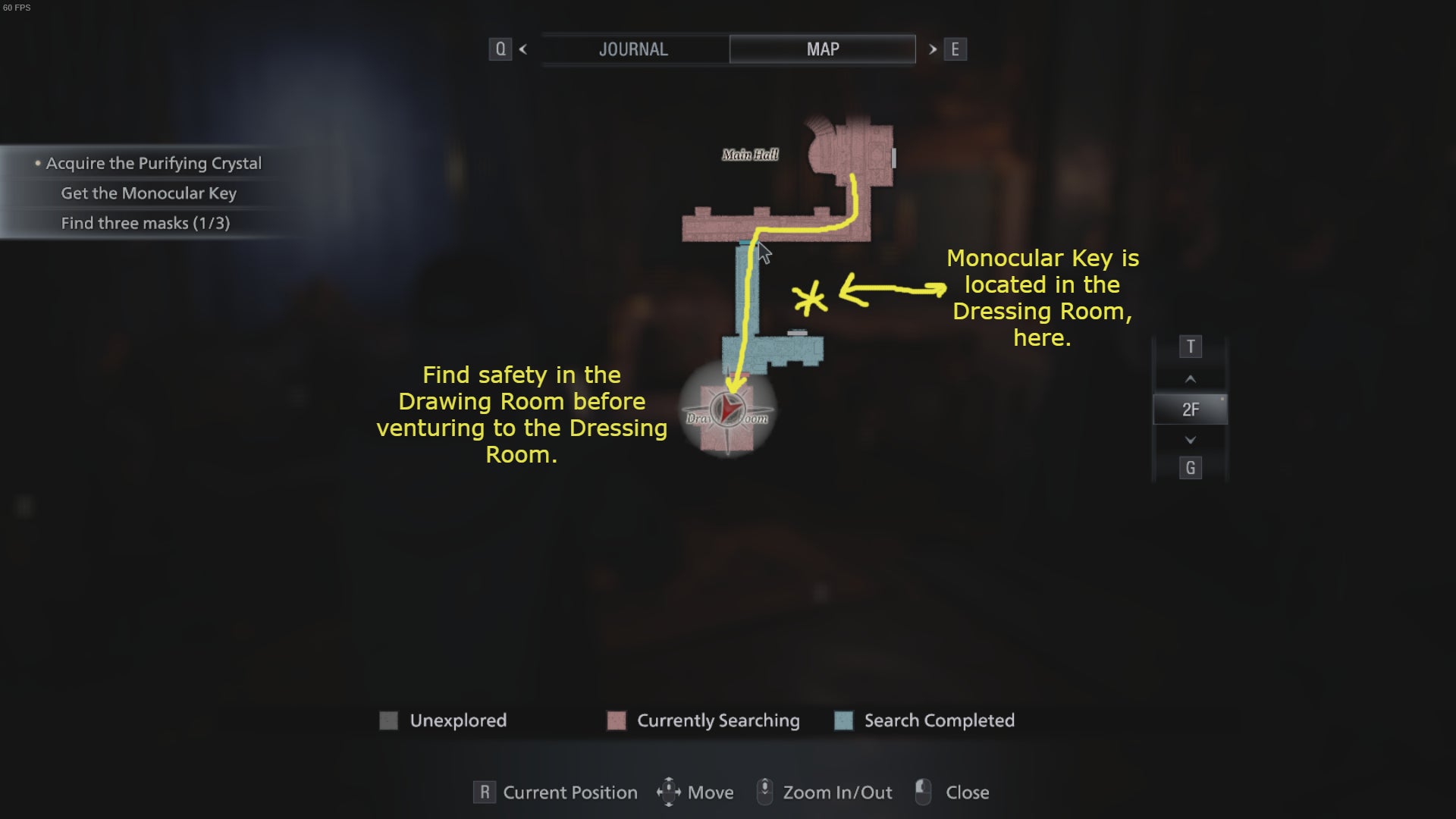
Task: Collapse to lower floor arrow below 2F
Action: pyautogui.click(x=1191, y=439)
